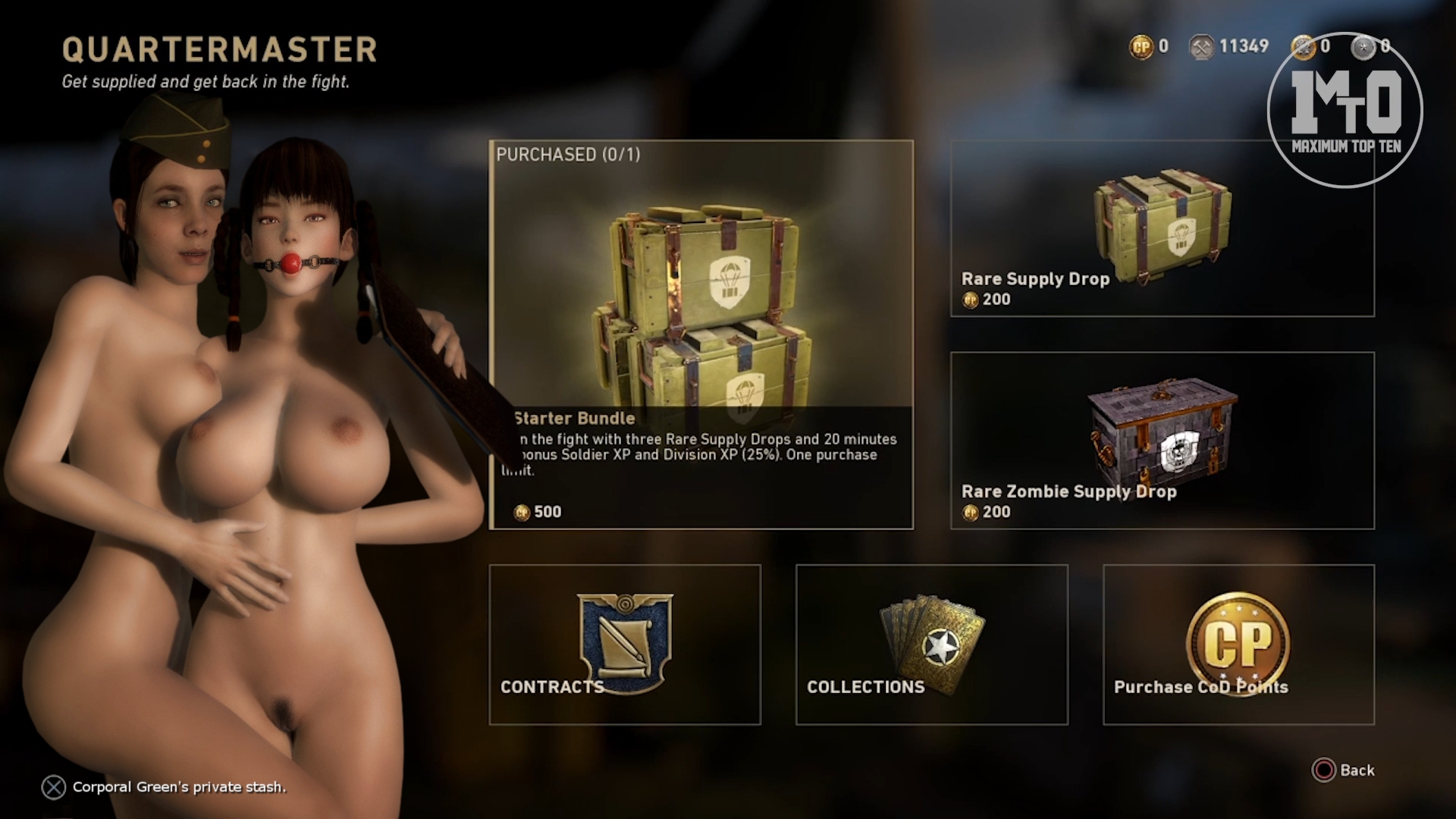The height and width of the screenshot is (819, 1456).
Task: Select the Starter Bundle offer
Action: point(701,334)
